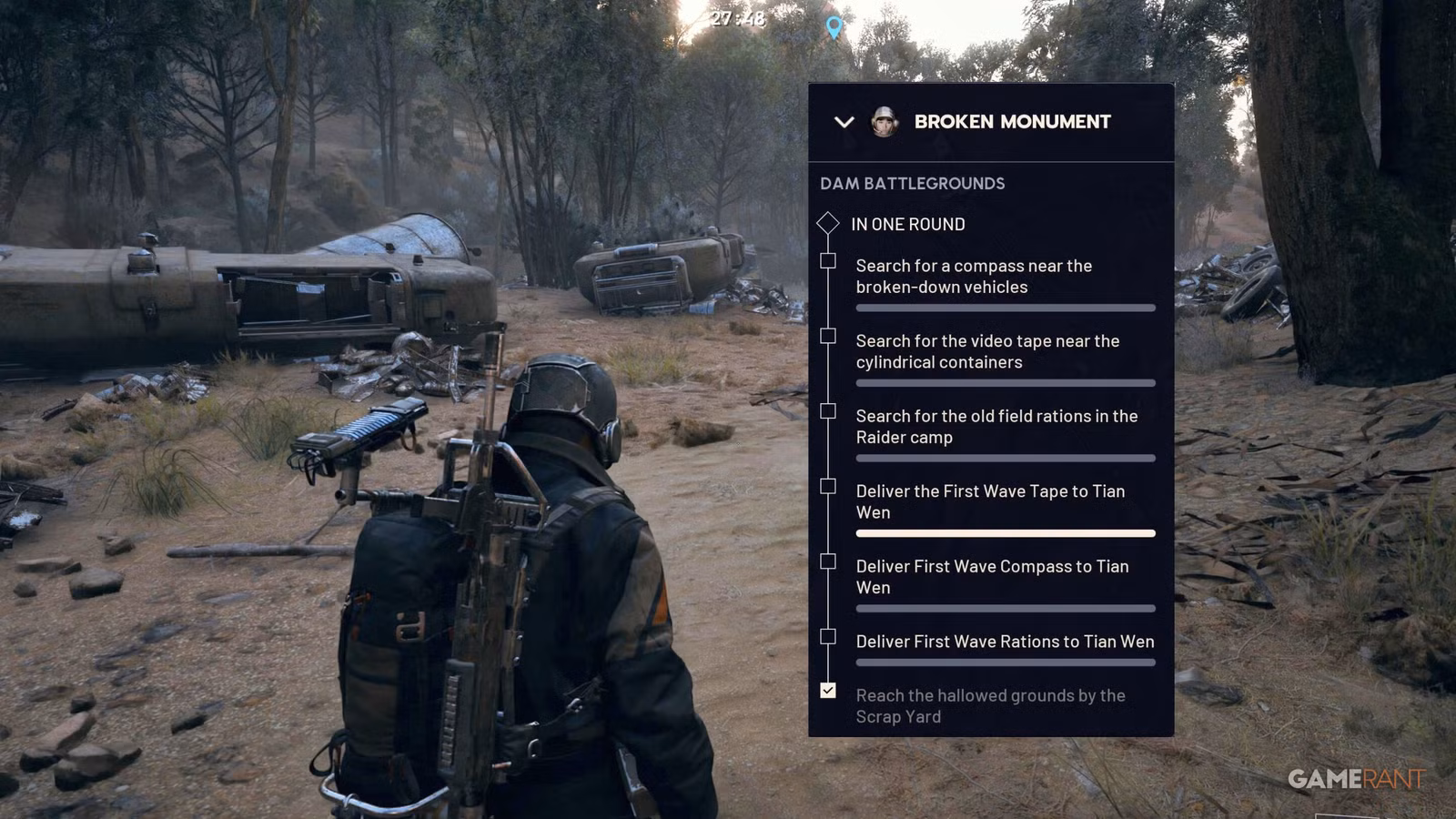The height and width of the screenshot is (819, 1456).
Task: Select the field rations objective marker square
Action: pyautogui.click(x=828, y=410)
